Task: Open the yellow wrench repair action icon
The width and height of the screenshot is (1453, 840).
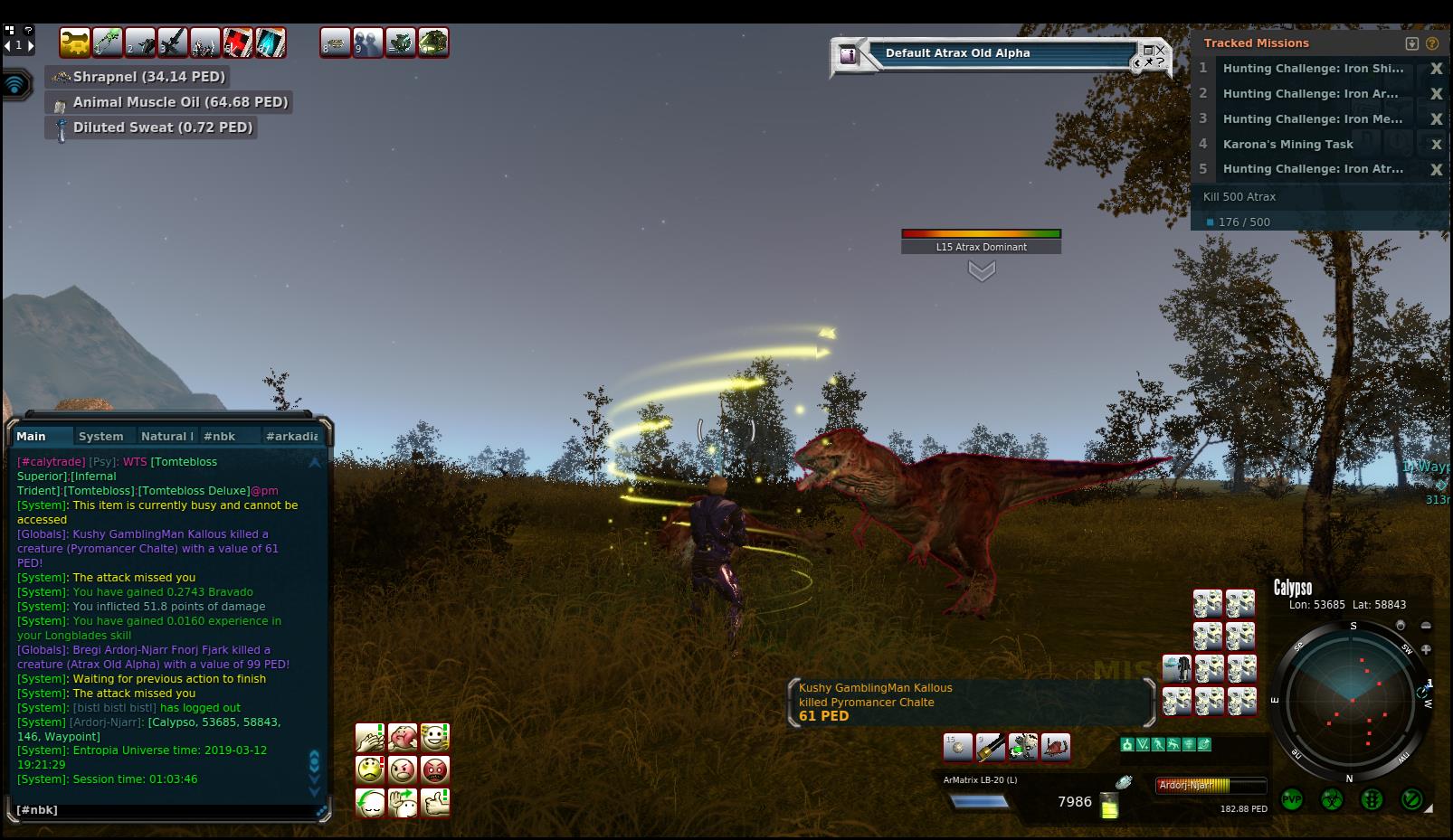Action: 75,42
